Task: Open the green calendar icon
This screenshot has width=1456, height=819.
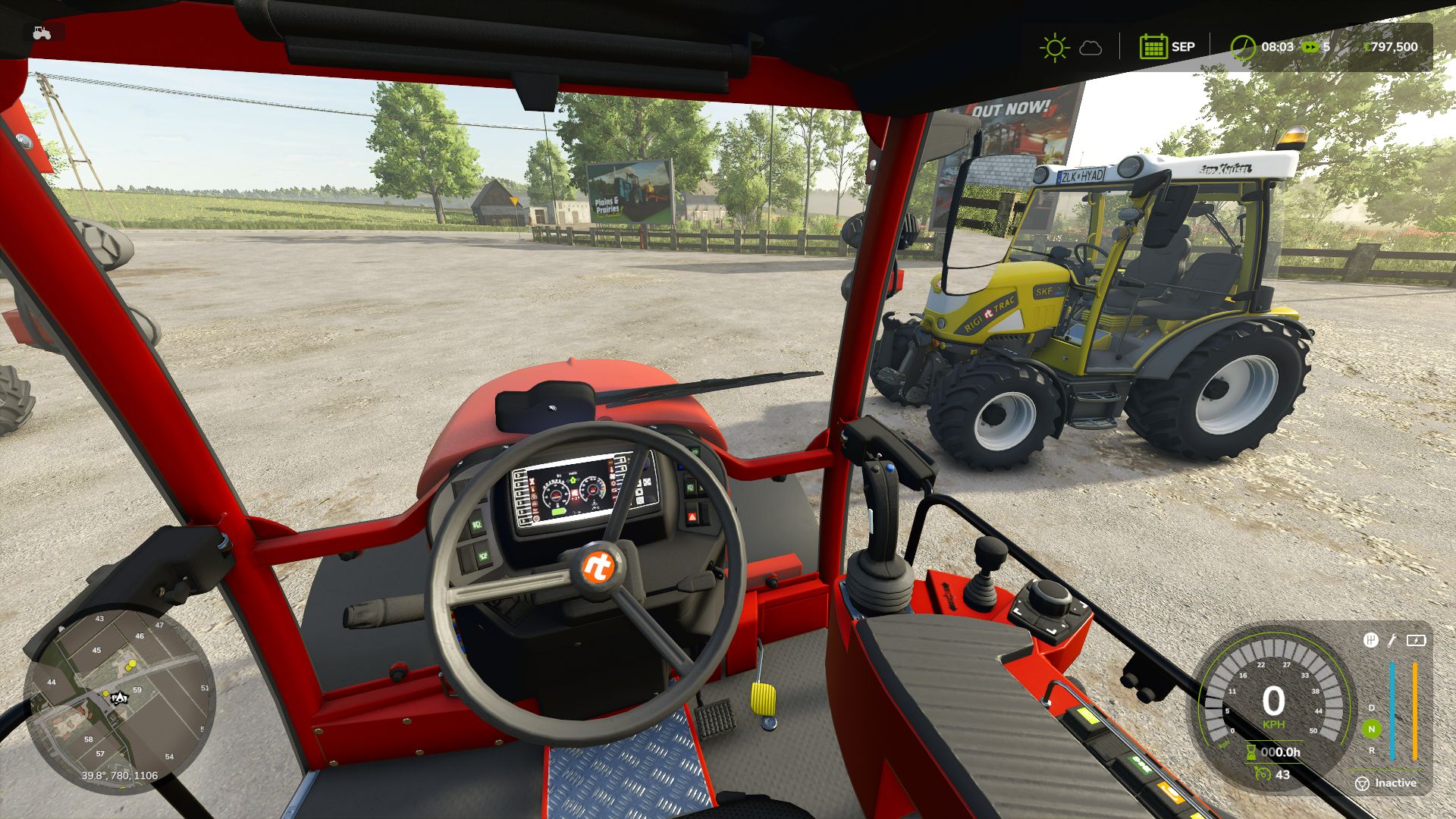Action: pyautogui.click(x=1153, y=47)
